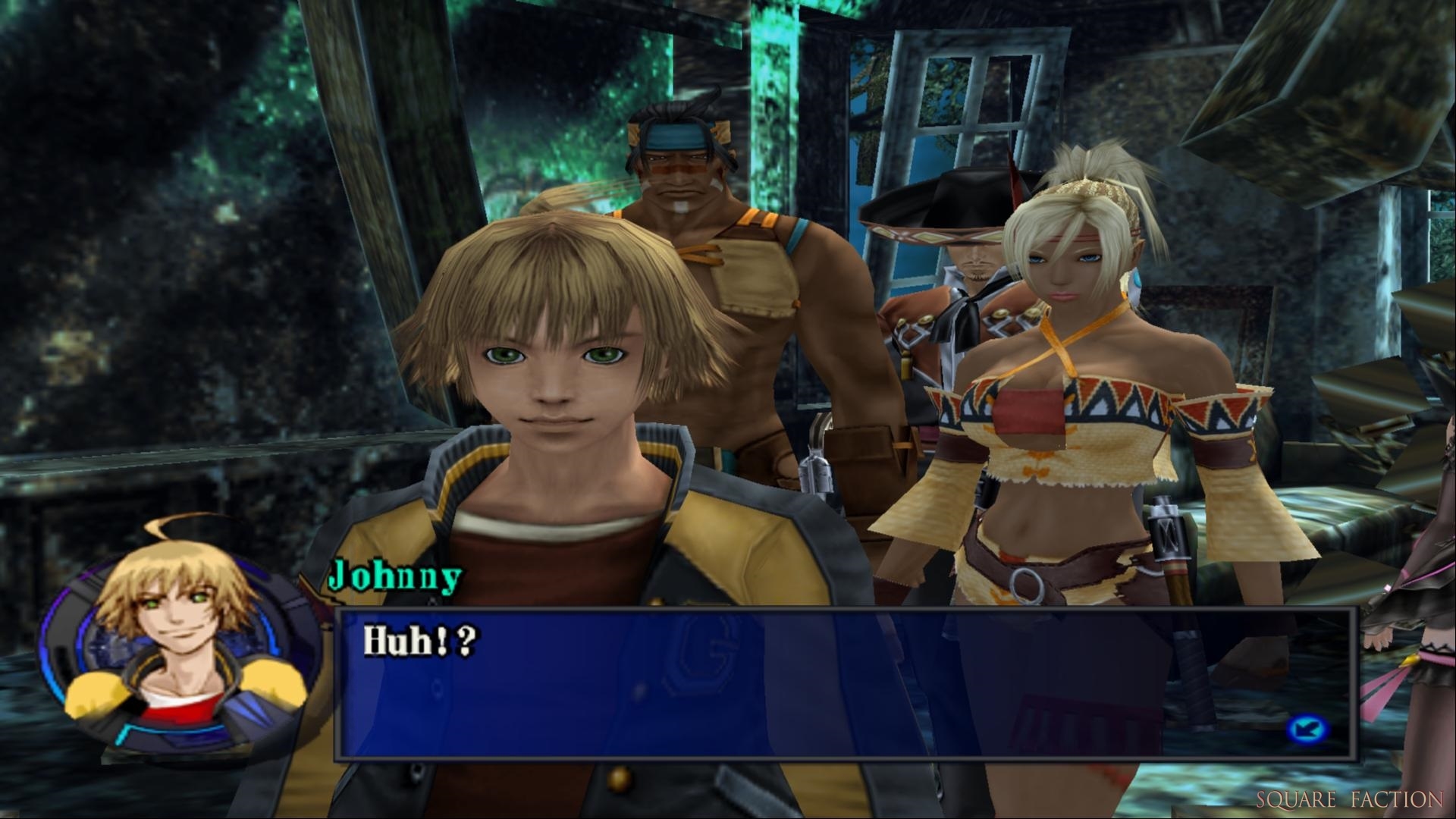Screen dimensions: 1456x819
Task: Advance dialogue with the blue arrow icon
Action: [1307, 730]
